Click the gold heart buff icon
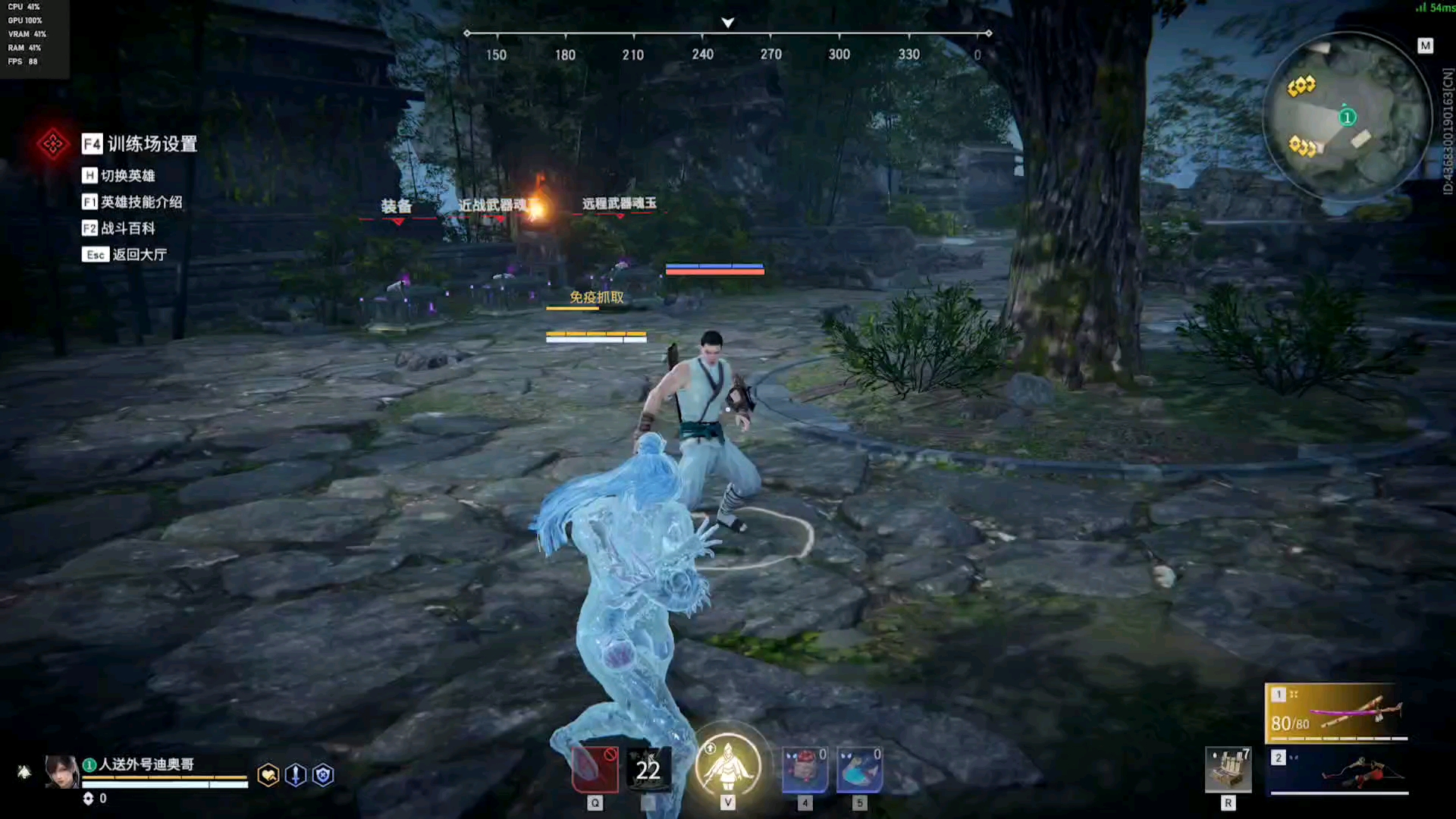Screen dimensions: 1456x819 point(268,775)
